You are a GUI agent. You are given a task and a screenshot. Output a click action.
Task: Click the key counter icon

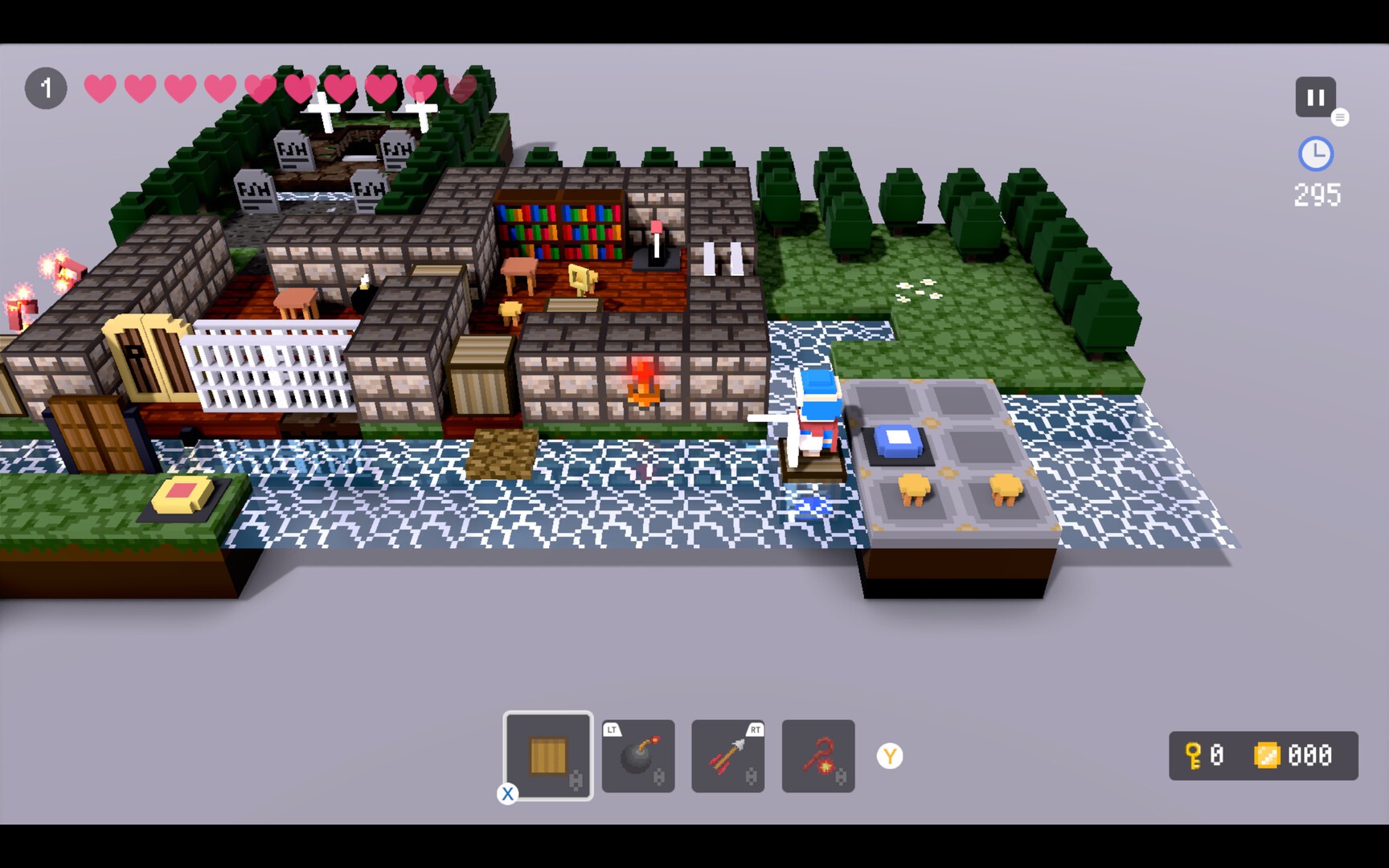1194,756
